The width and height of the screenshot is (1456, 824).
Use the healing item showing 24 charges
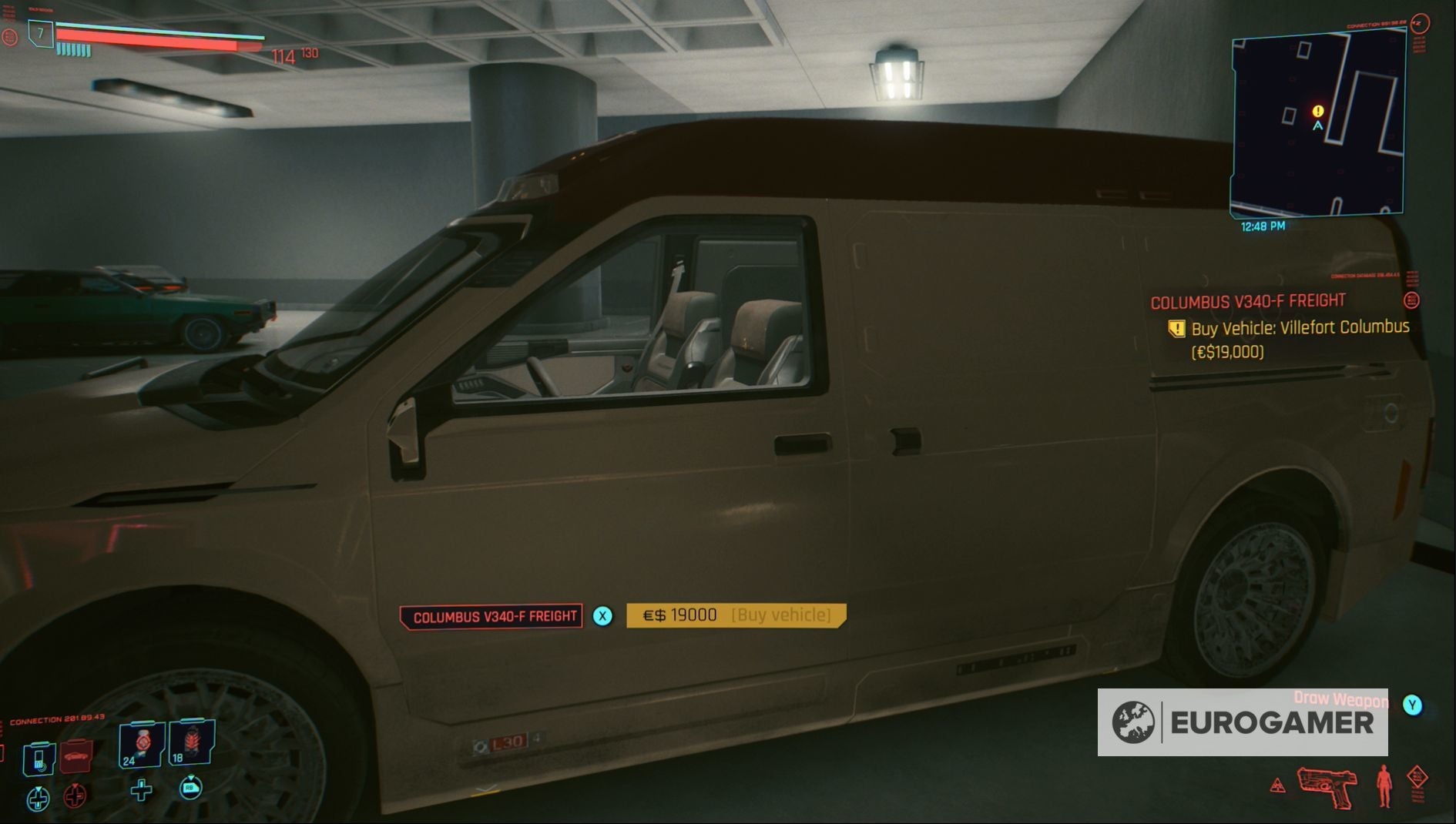pyautogui.click(x=140, y=745)
